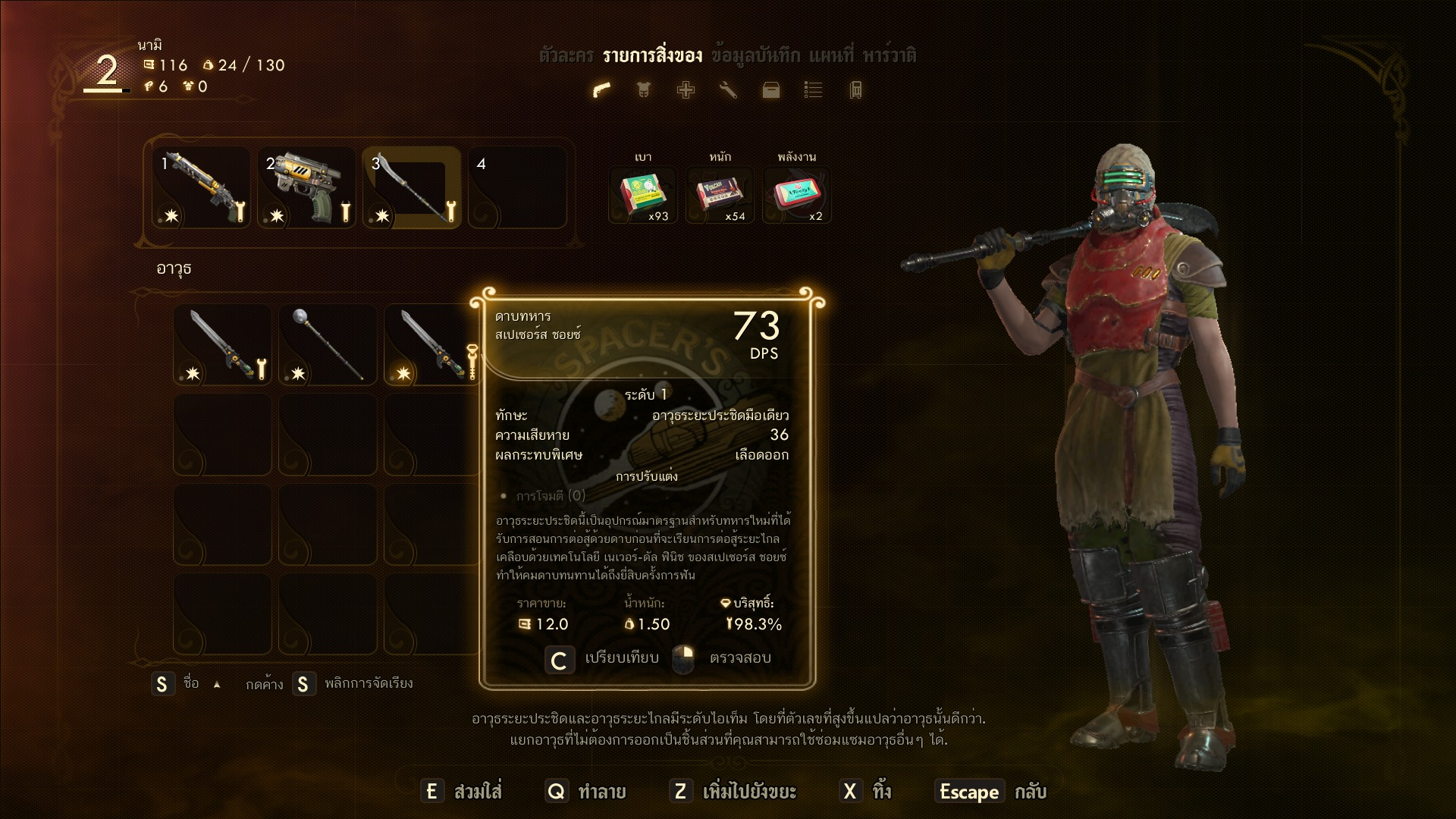This screenshot has height=819, width=1456.
Task: Select the rifle in weapon slot 1
Action: tap(202, 188)
